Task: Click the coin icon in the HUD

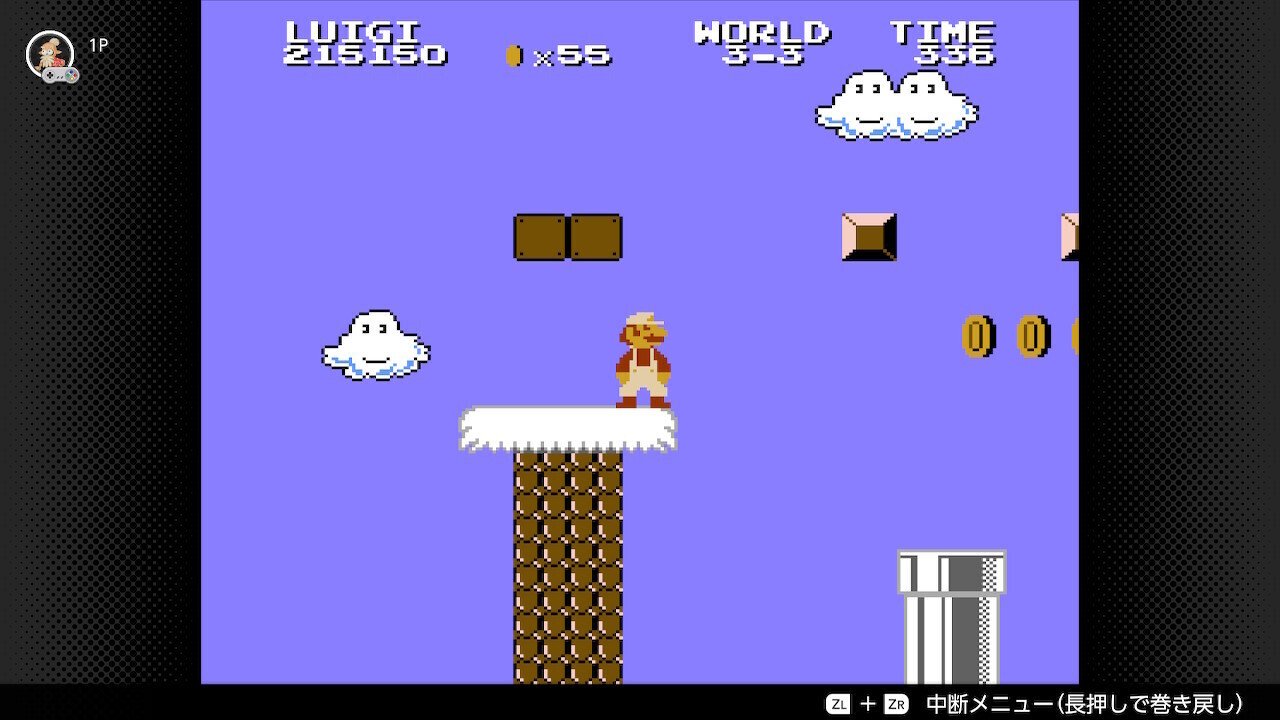Action: (513, 57)
